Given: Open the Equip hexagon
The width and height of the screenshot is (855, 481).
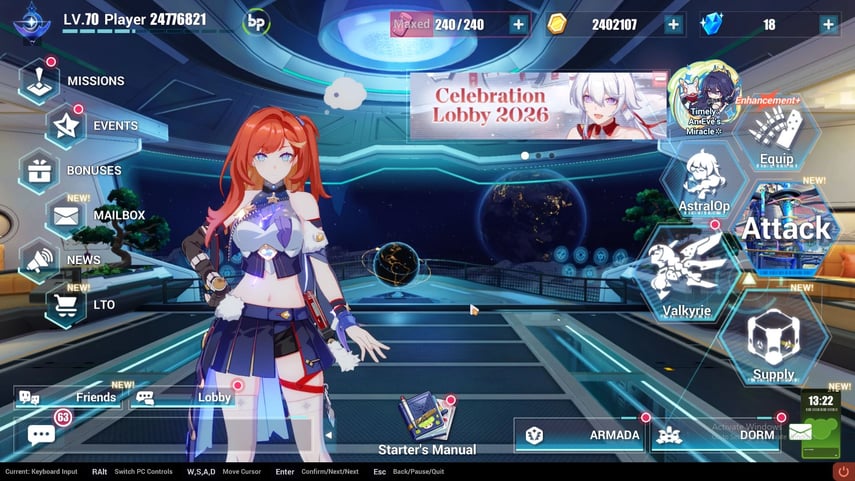Looking at the screenshot, I should (x=776, y=135).
